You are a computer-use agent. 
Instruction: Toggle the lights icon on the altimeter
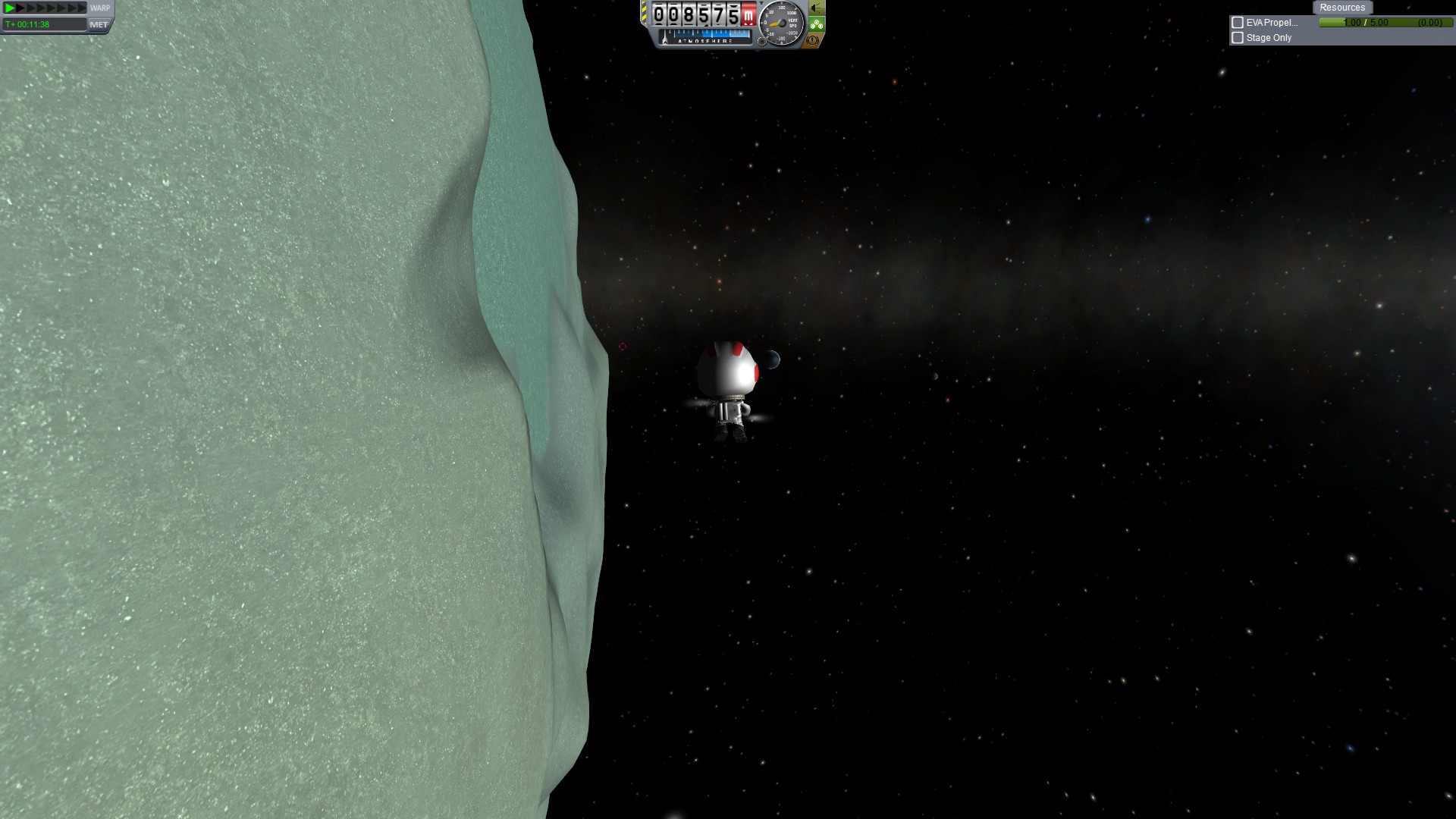(816, 8)
